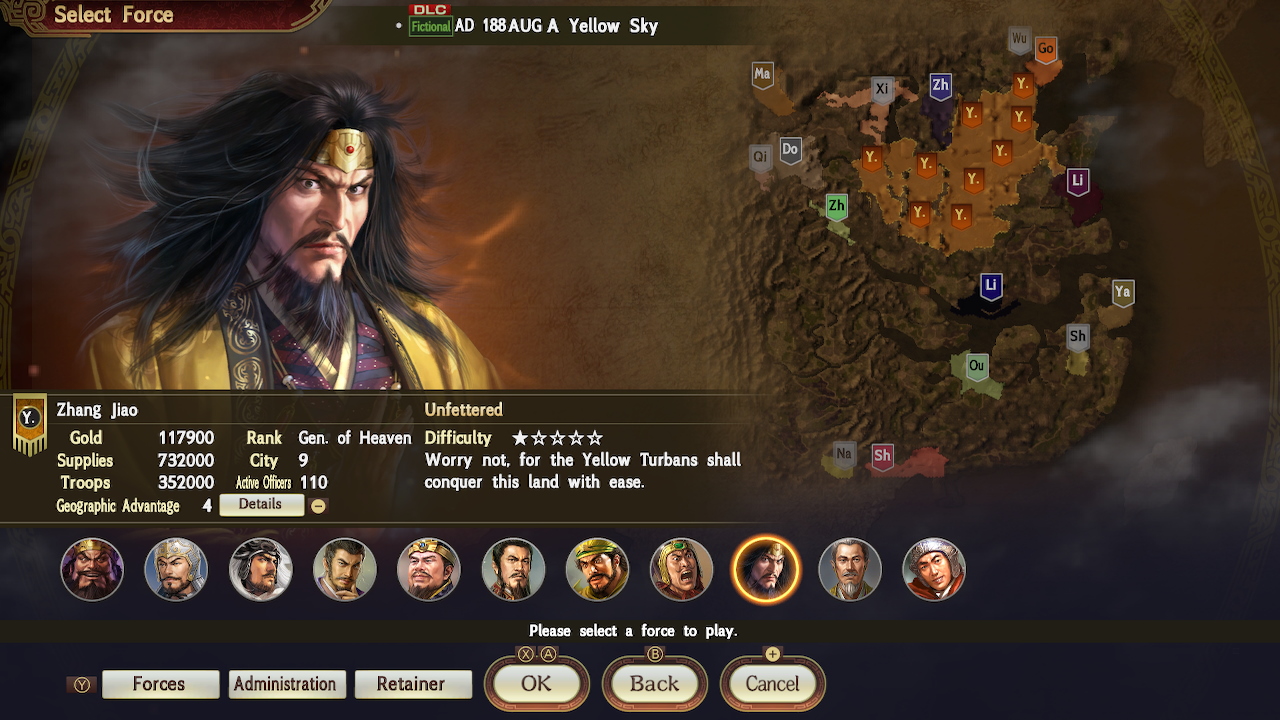The height and width of the screenshot is (720, 1280).
Task: Select the purple Zh force marker on the map
Action: click(938, 86)
